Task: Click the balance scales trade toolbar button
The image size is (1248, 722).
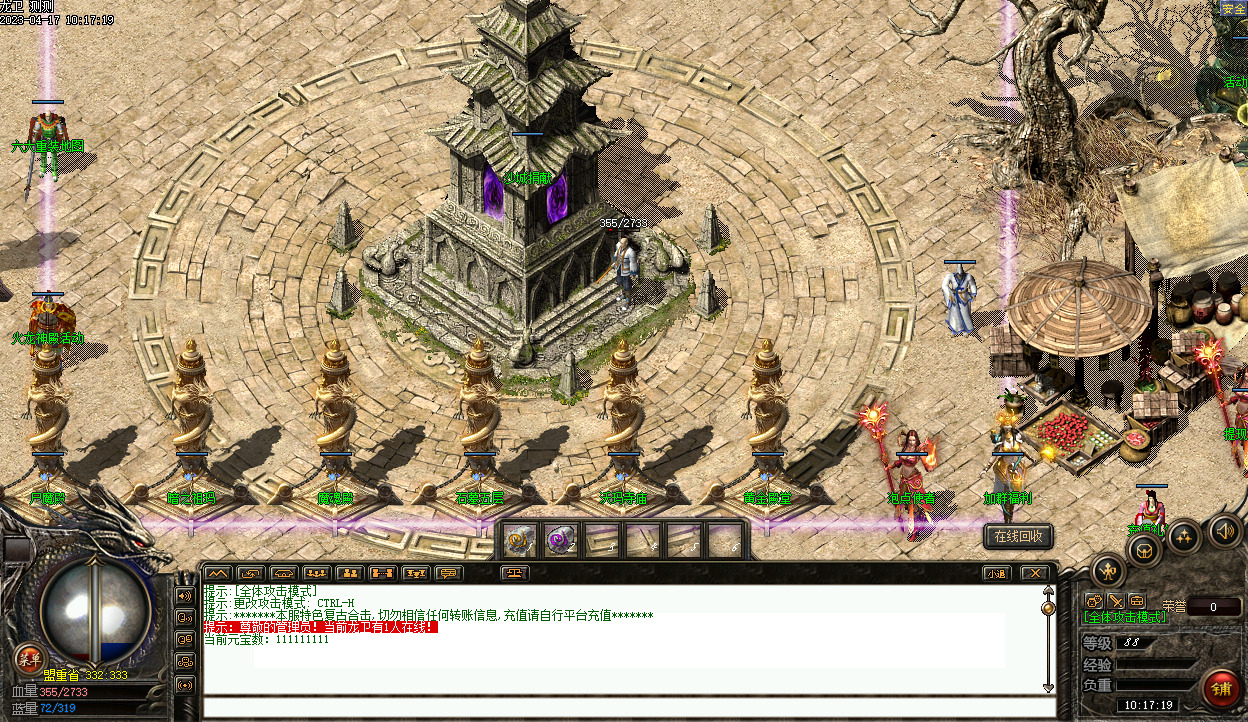Action: (x=515, y=573)
